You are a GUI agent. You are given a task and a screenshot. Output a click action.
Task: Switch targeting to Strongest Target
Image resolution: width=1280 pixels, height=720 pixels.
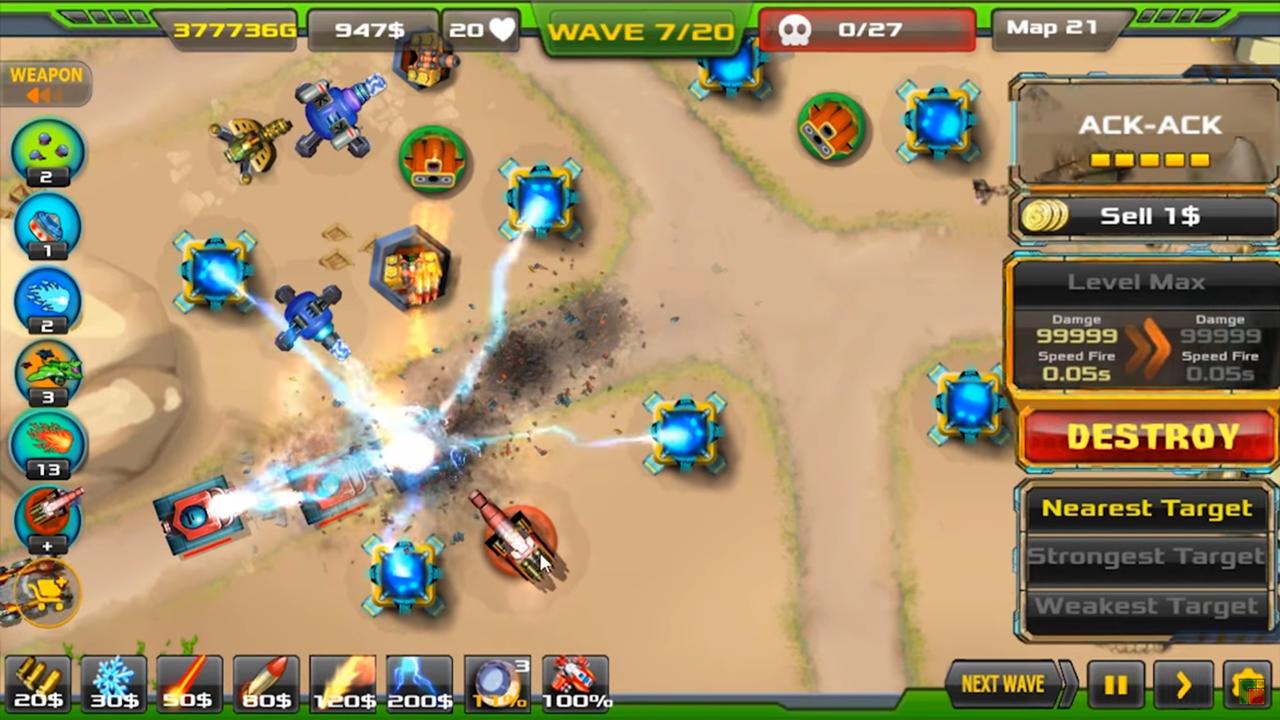pos(1146,556)
